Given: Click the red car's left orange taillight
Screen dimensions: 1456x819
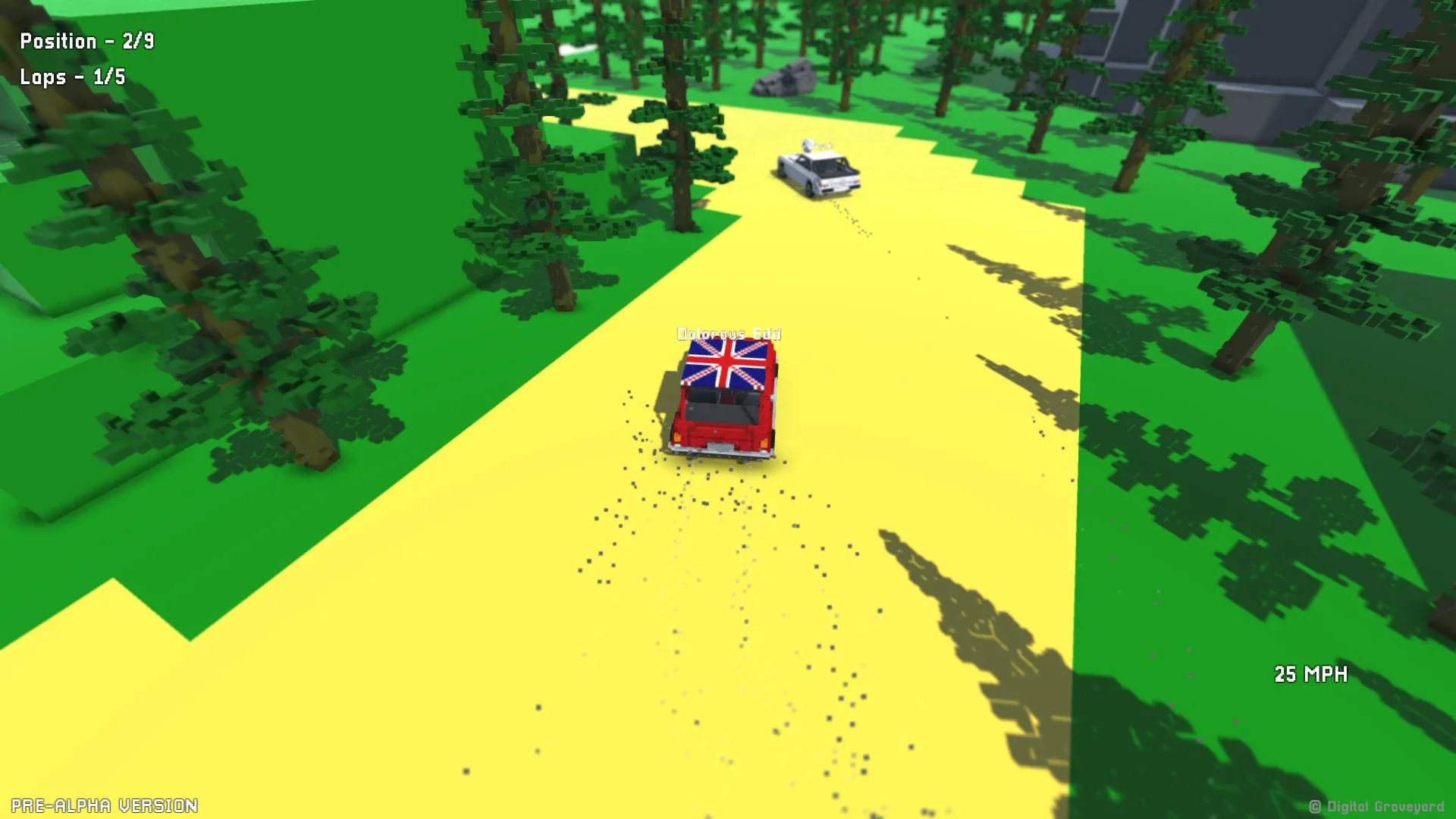Looking at the screenshot, I should click(x=677, y=438).
